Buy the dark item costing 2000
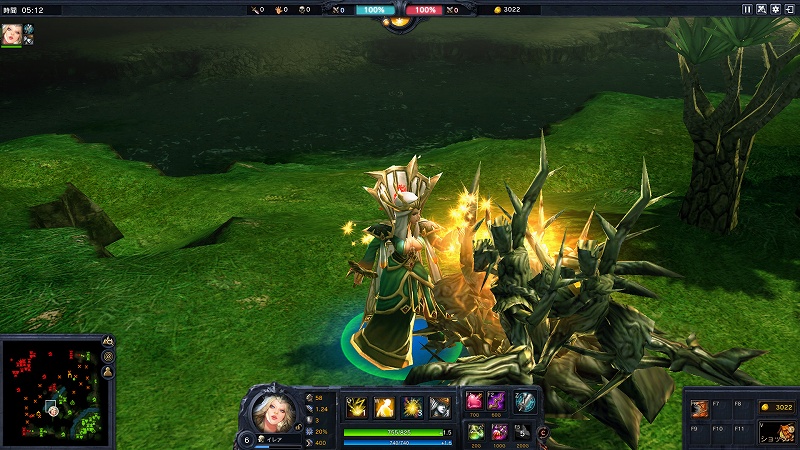This screenshot has height=450, width=800. 522,431
